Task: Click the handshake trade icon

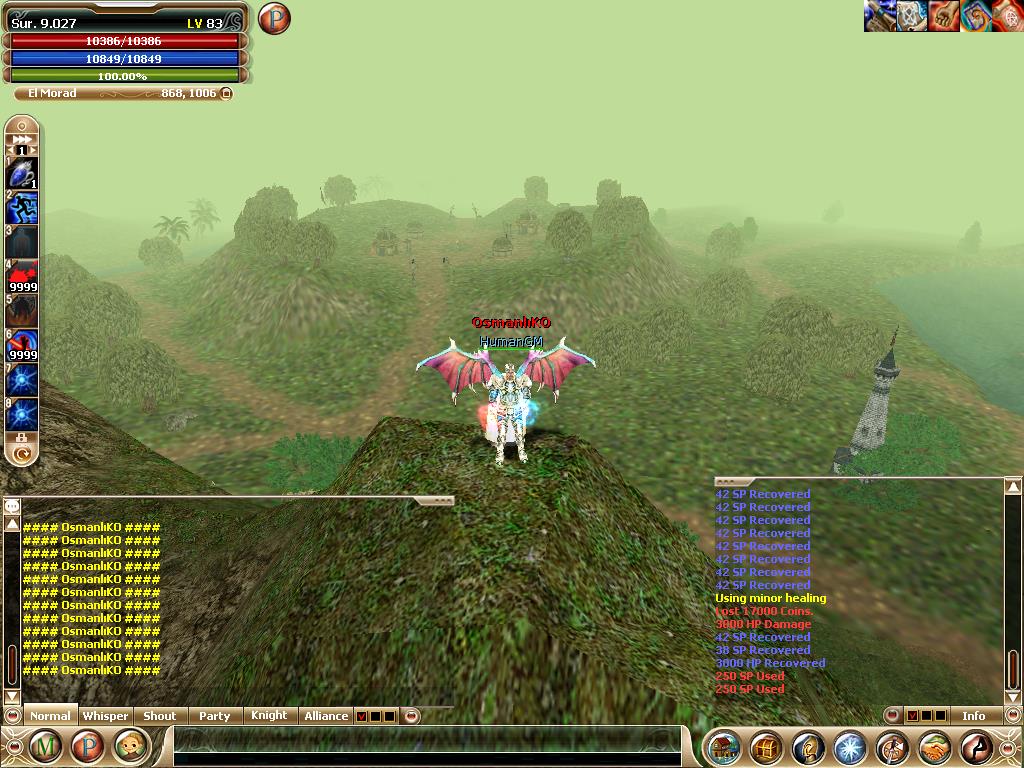Action: point(934,747)
